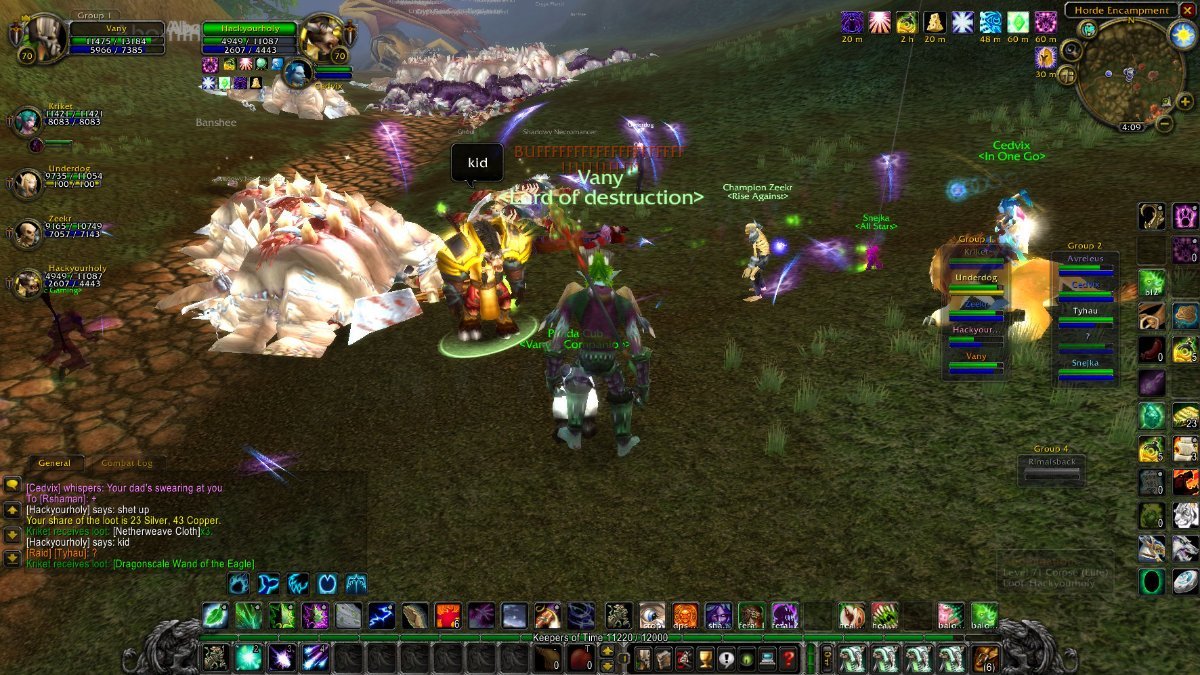Activate the blue lightning bolt ability
Image resolution: width=1200 pixels, height=675 pixels.
tap(380, 615)
